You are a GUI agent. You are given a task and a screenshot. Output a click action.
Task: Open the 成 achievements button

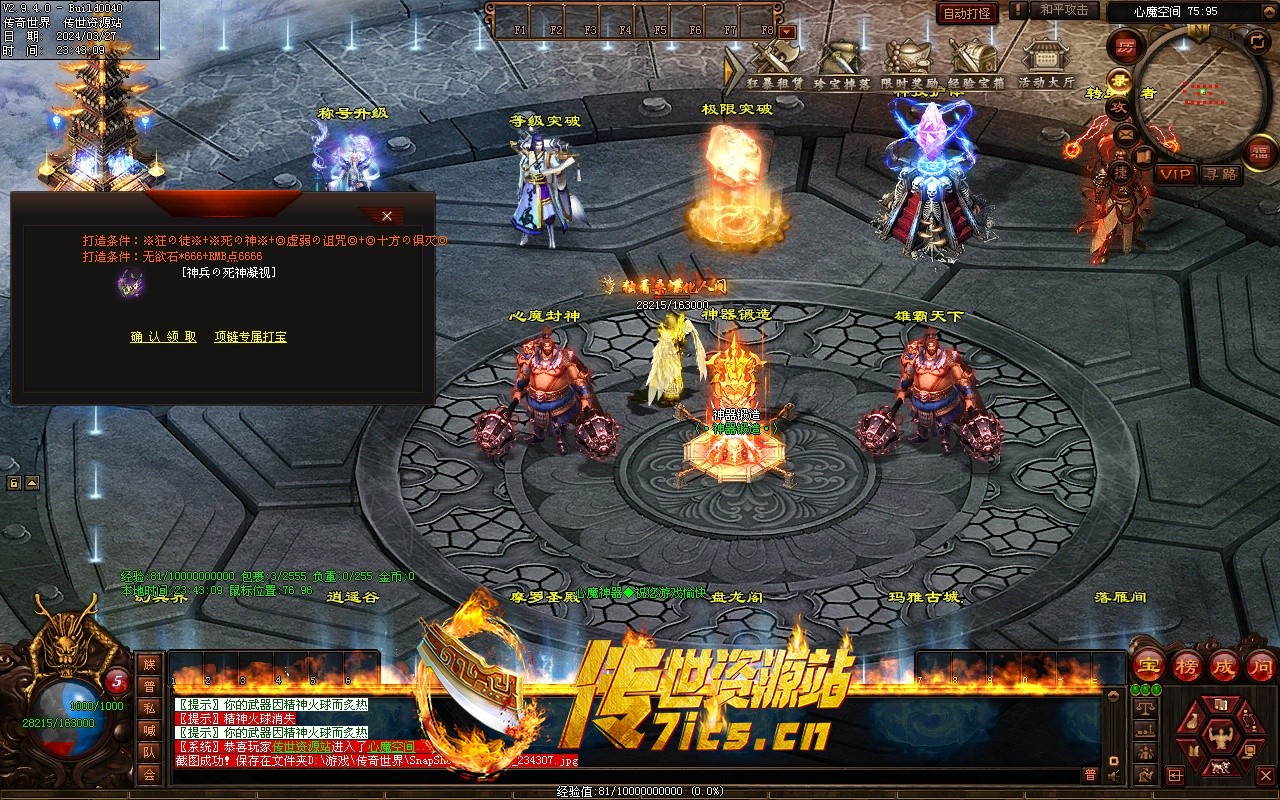click(1223, 665)
